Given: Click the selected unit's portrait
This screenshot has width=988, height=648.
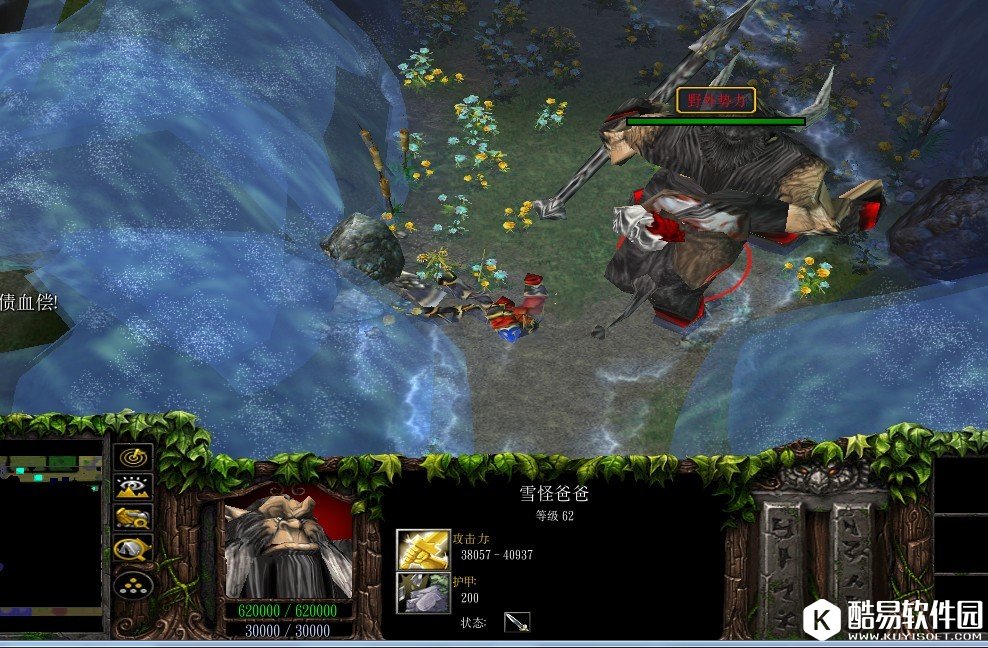Looking at the screenshot, I should point(288,547).
